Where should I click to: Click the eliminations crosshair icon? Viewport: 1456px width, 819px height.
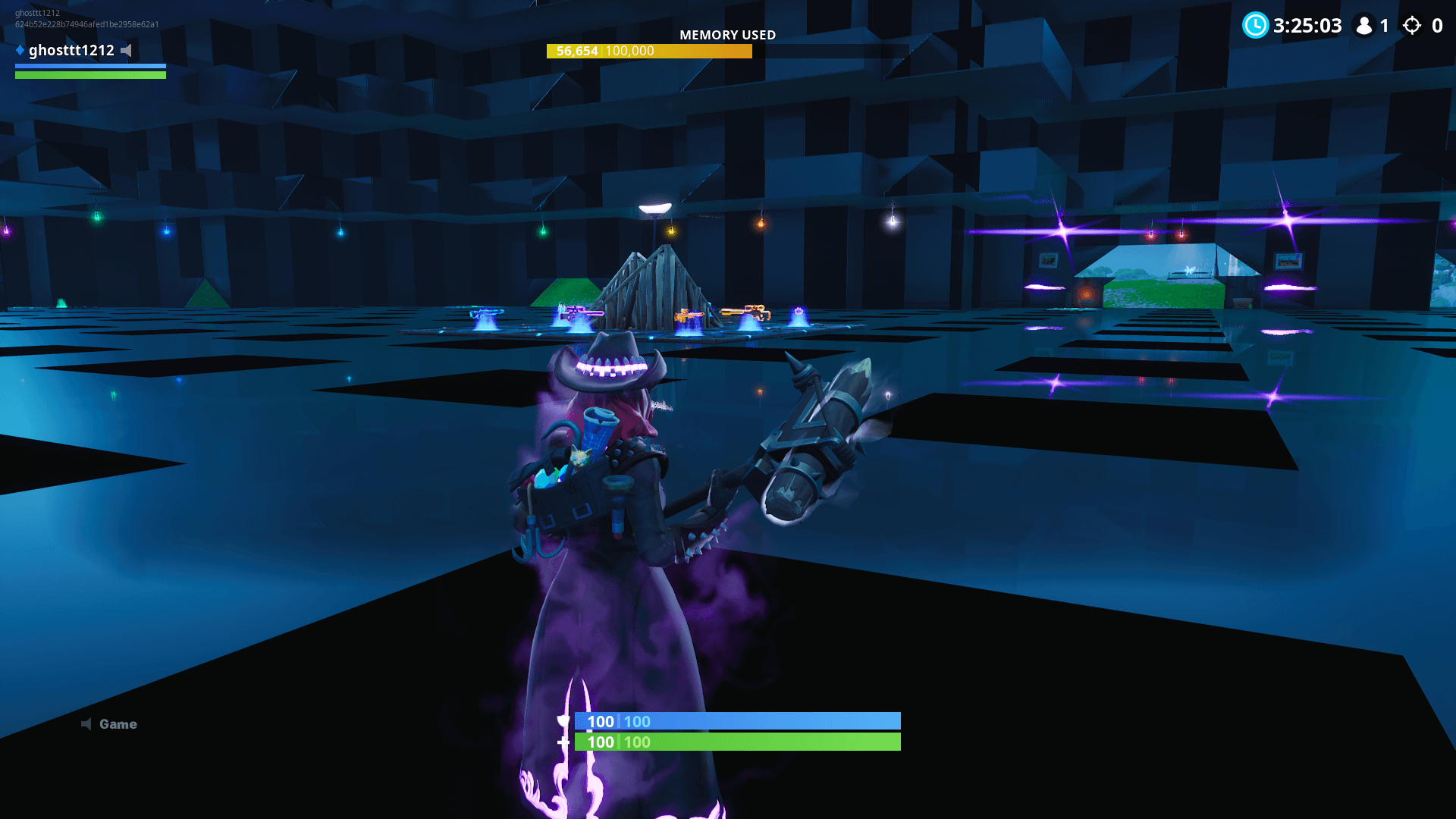(1412, 26)
